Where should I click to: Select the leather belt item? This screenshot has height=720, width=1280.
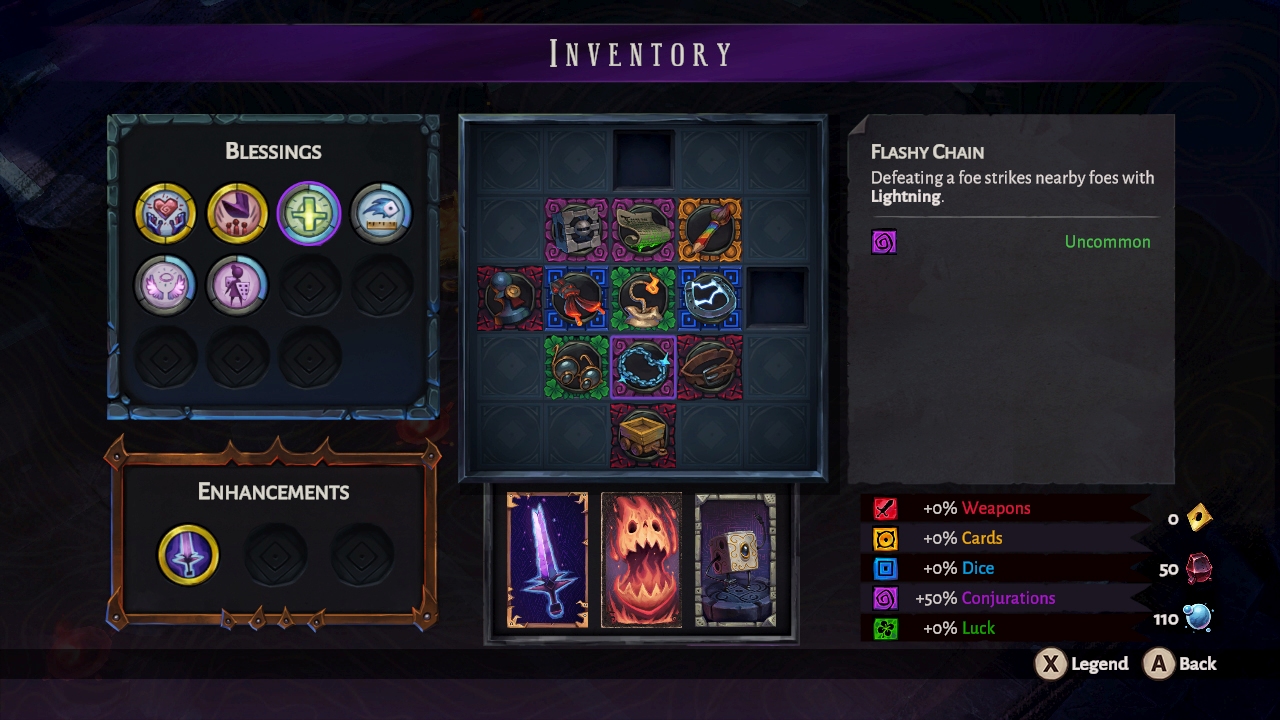point(710,366)
